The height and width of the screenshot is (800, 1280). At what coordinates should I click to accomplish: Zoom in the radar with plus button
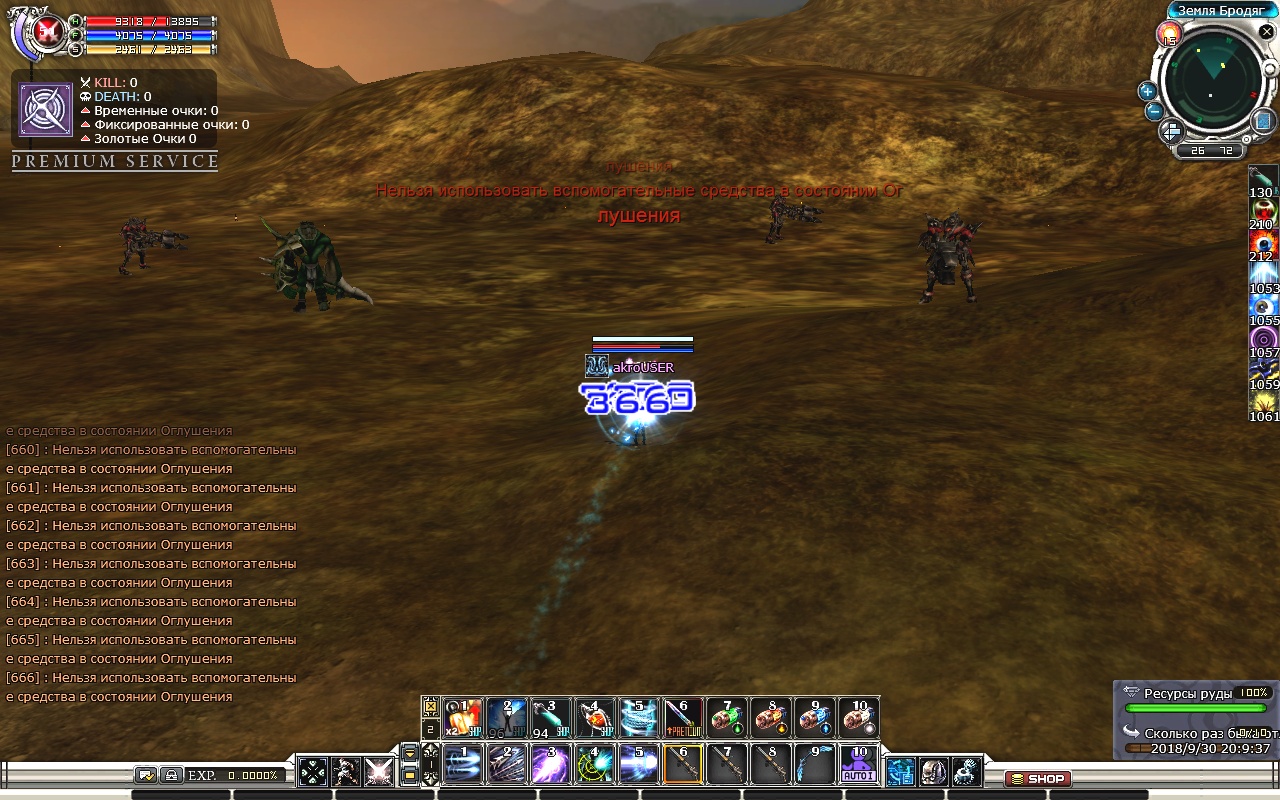(1147, 91)
